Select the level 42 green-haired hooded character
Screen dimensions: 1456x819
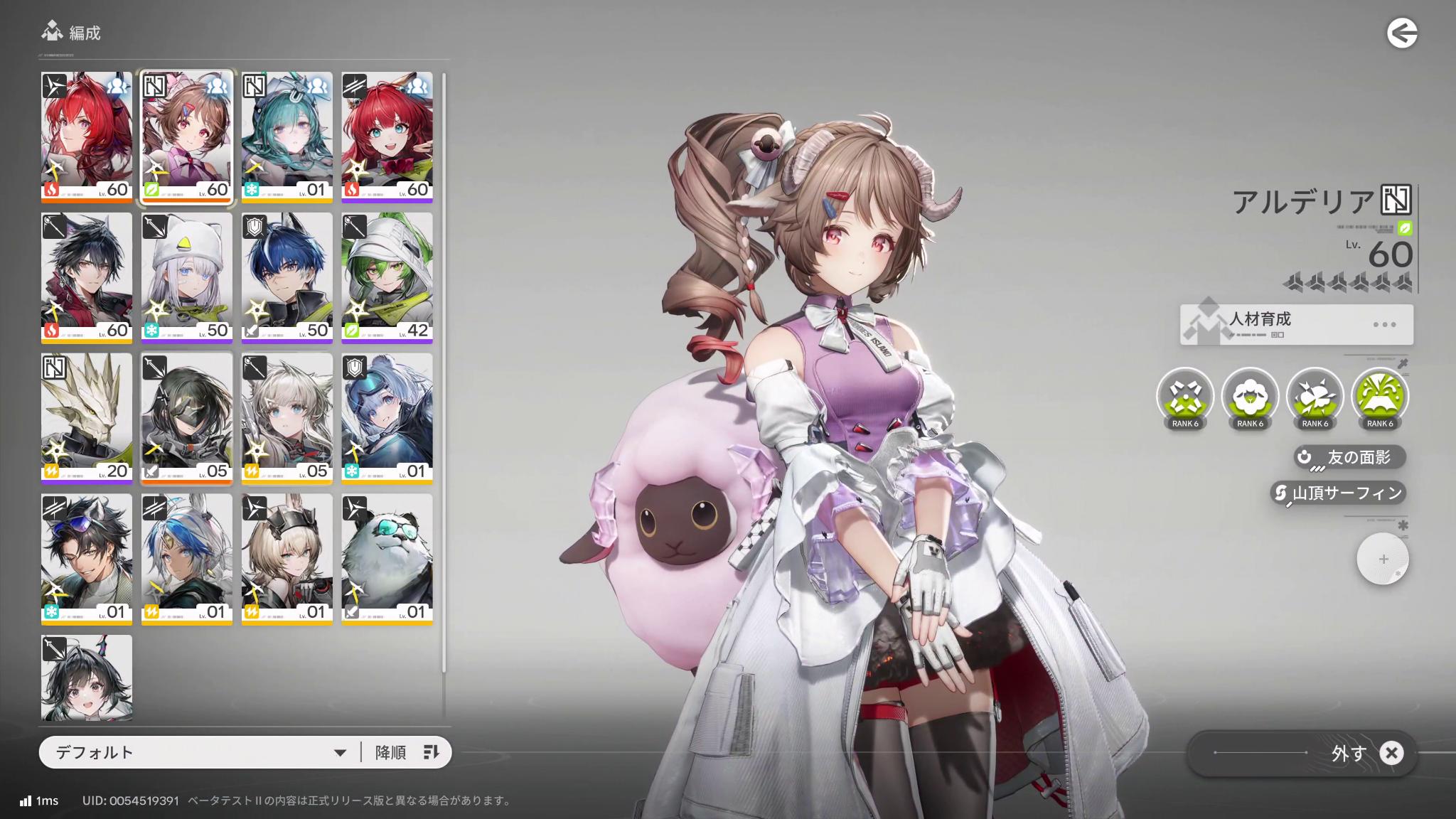(x=387, y=275)
